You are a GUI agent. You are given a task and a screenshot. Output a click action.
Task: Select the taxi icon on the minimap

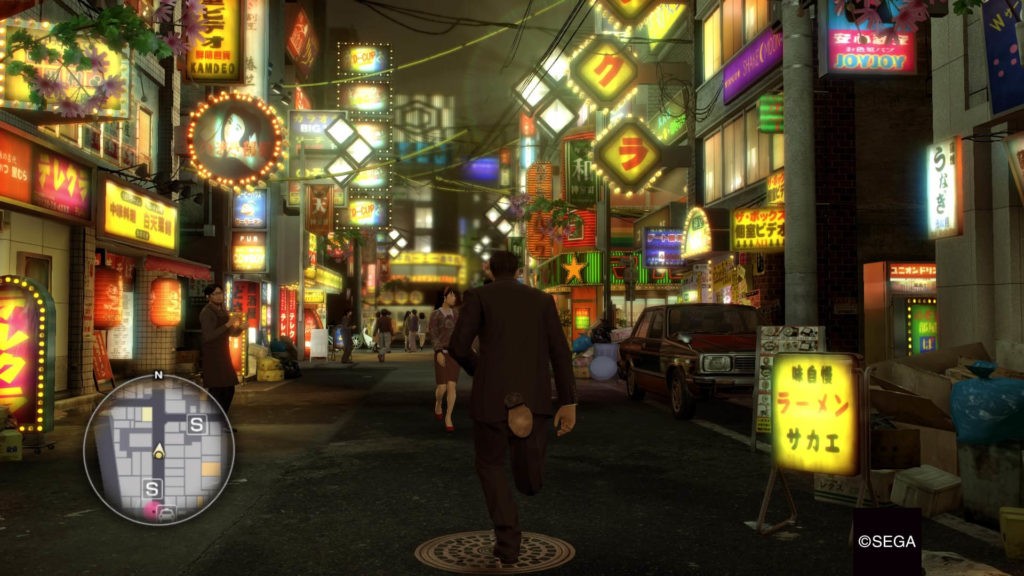(167, 513)
